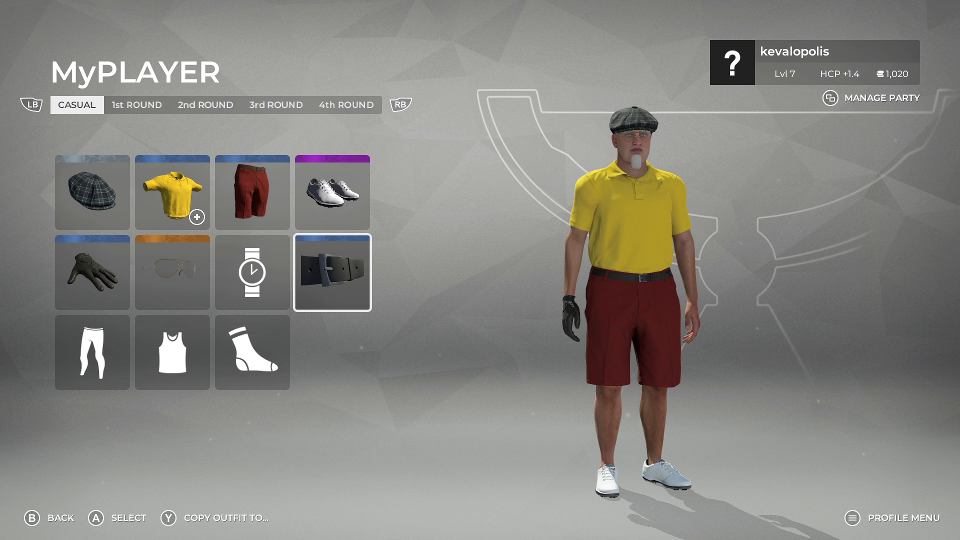Open Manage Party
The image size is (960, 540).
tap(871, 98)
